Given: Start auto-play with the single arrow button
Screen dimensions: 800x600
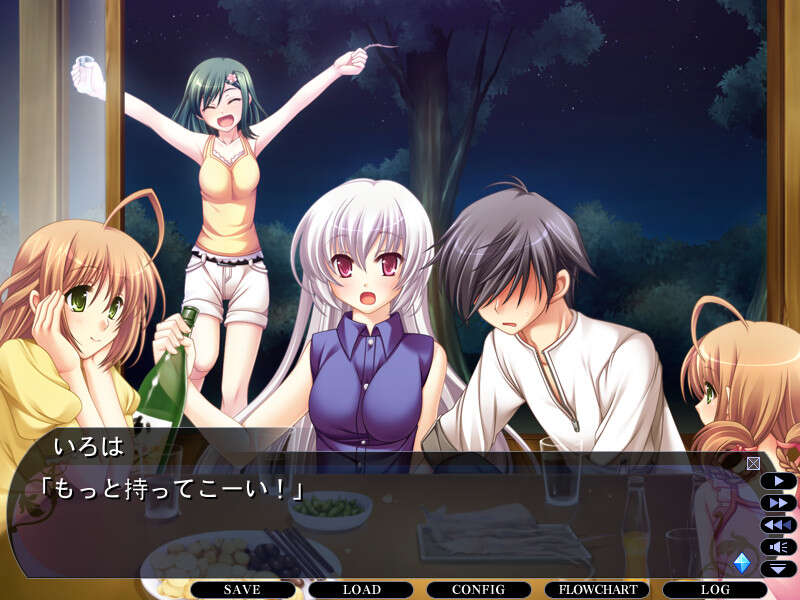Looking at the screenshot, I should [x=778, y=481].
